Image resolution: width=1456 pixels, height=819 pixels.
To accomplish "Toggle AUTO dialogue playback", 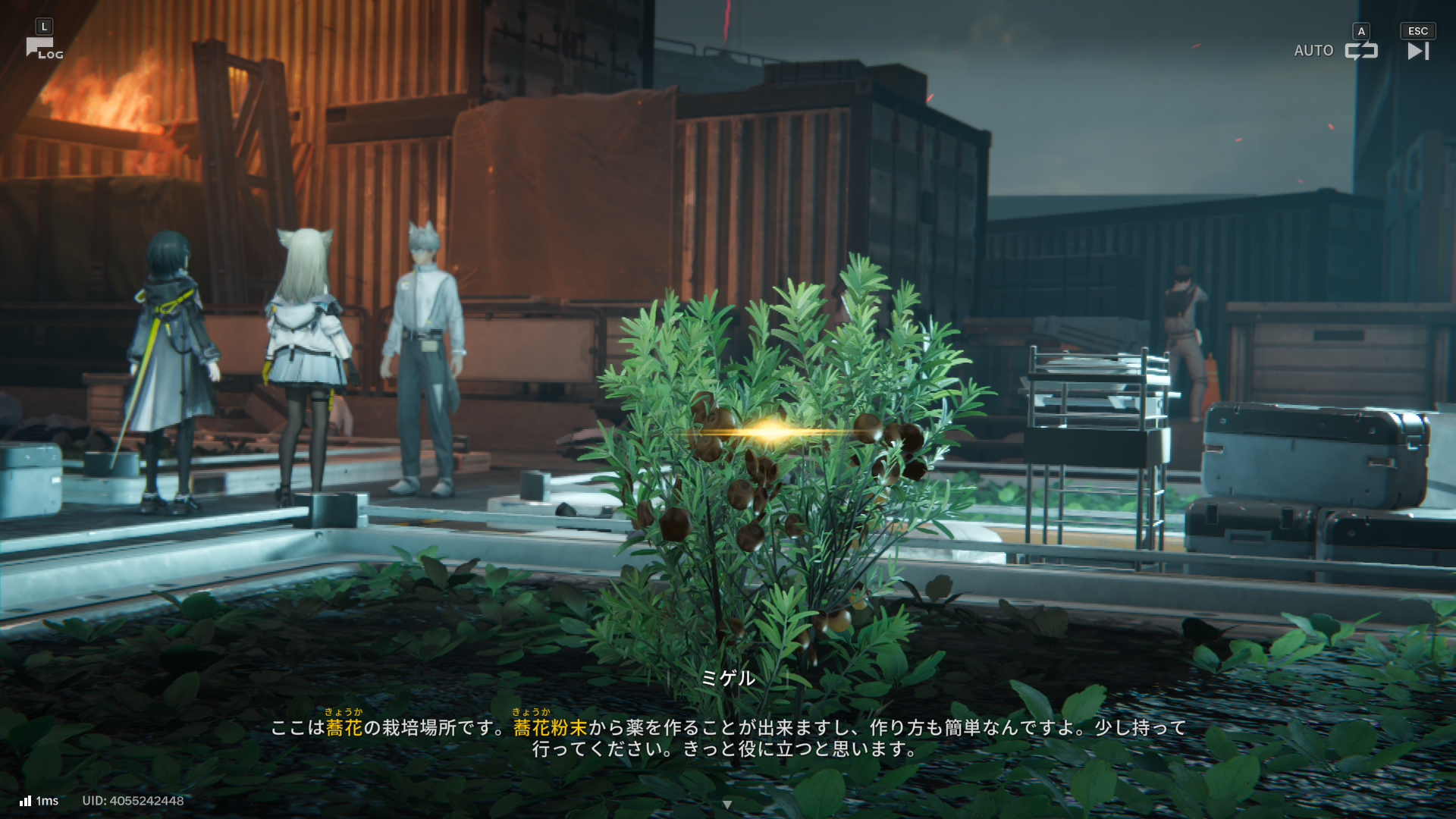I will 1360,51.
